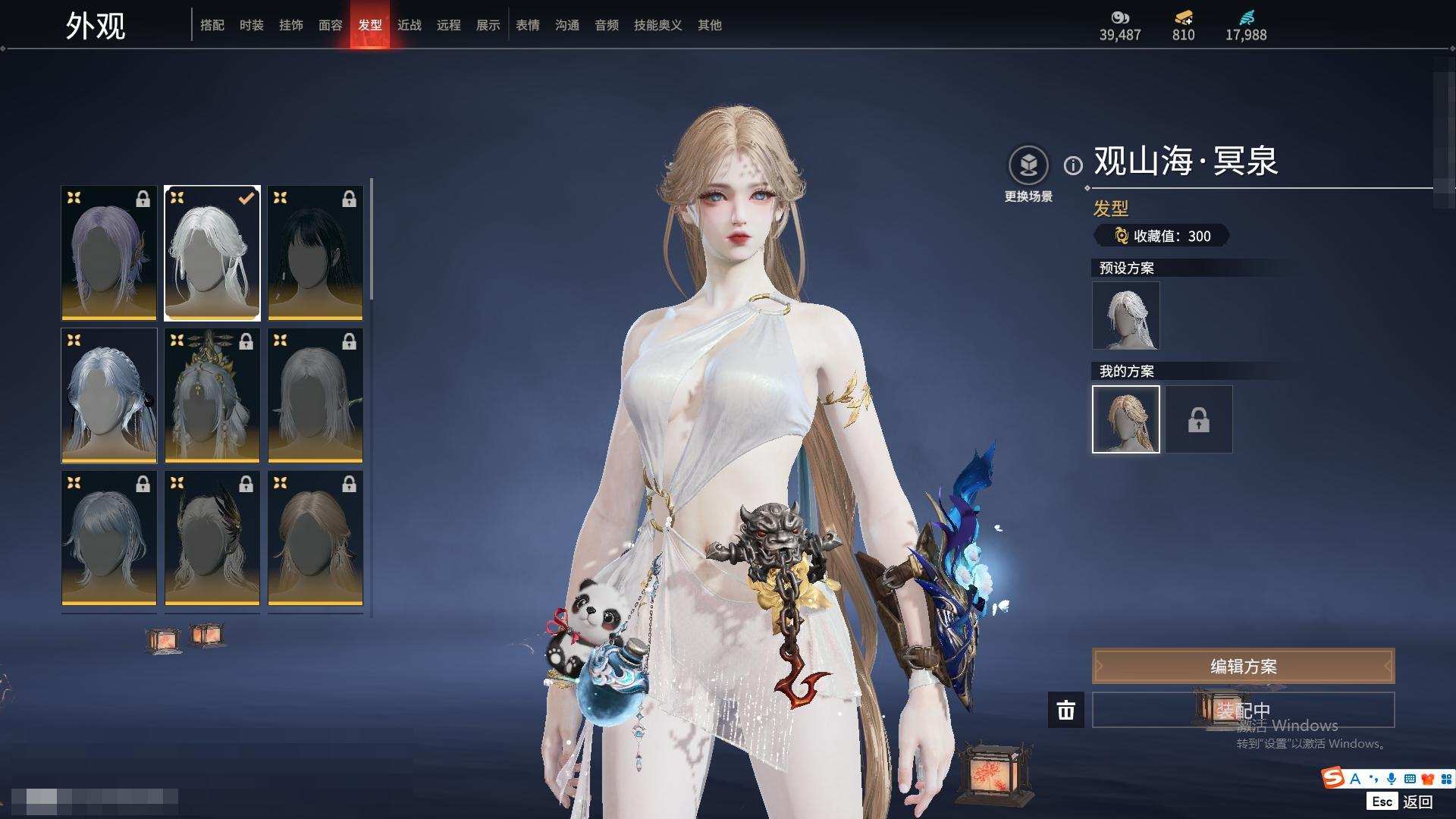Viewport: 1456px width, 819px height.
Task: Choose the locked black hairstyle thumbnail
Action: click(x=315, y=253)
